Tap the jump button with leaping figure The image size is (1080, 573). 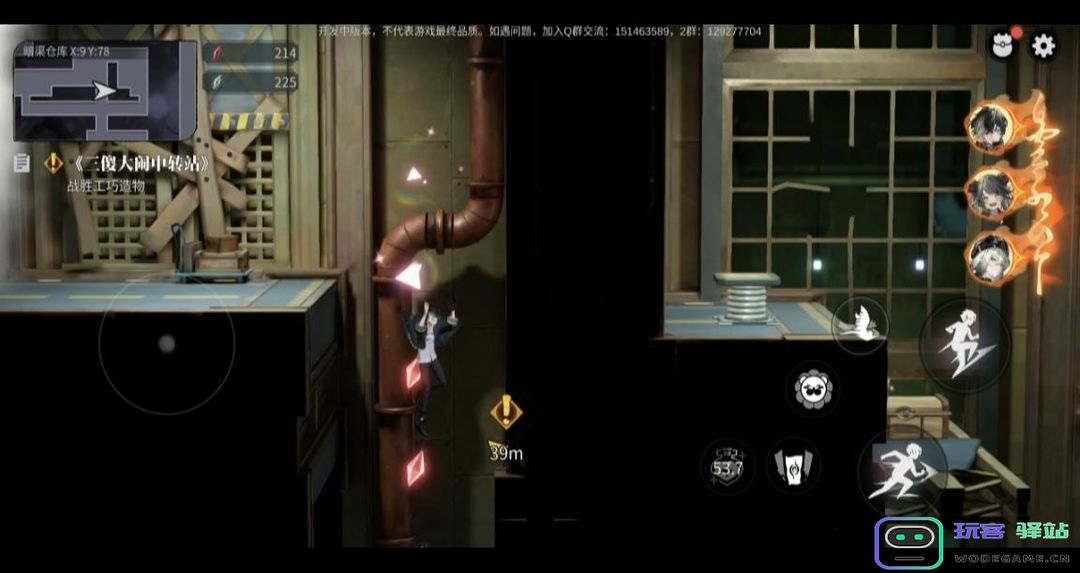click(964, 345)
